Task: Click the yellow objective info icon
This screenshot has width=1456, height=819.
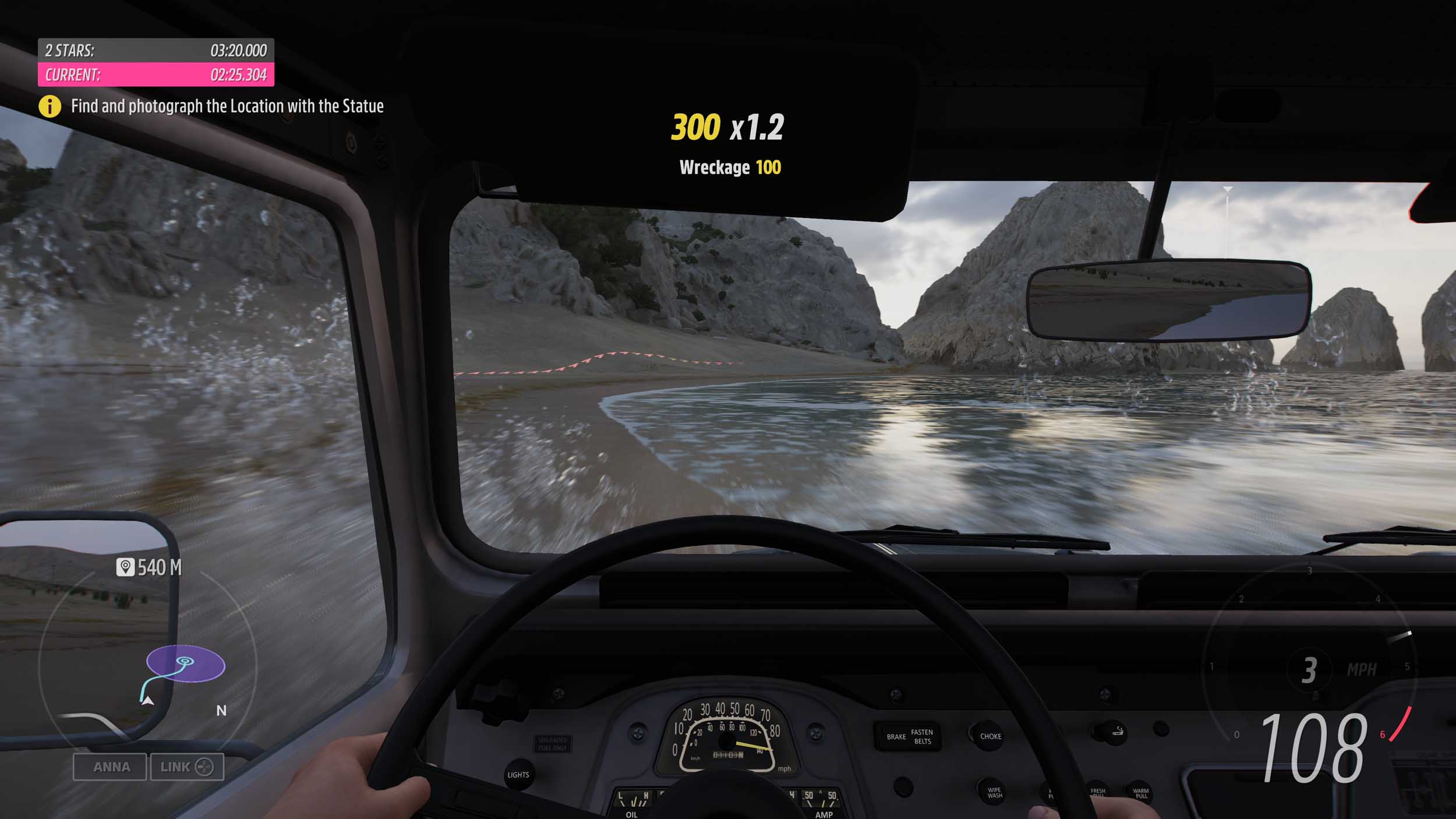Action: coord(50,106)
